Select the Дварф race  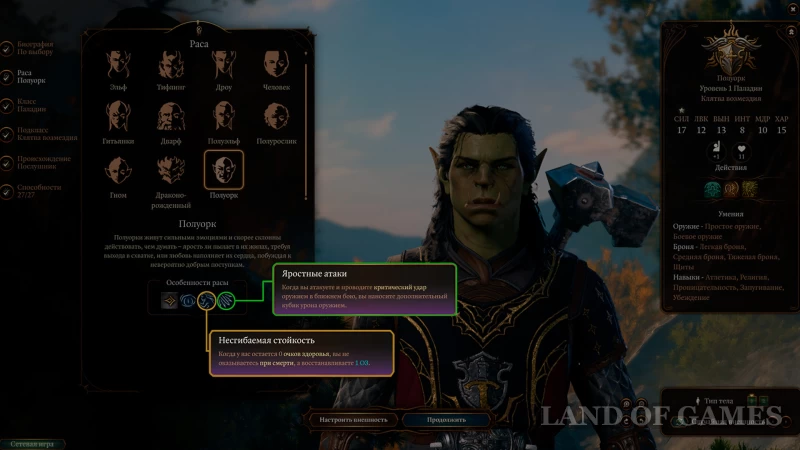(171, 119)
